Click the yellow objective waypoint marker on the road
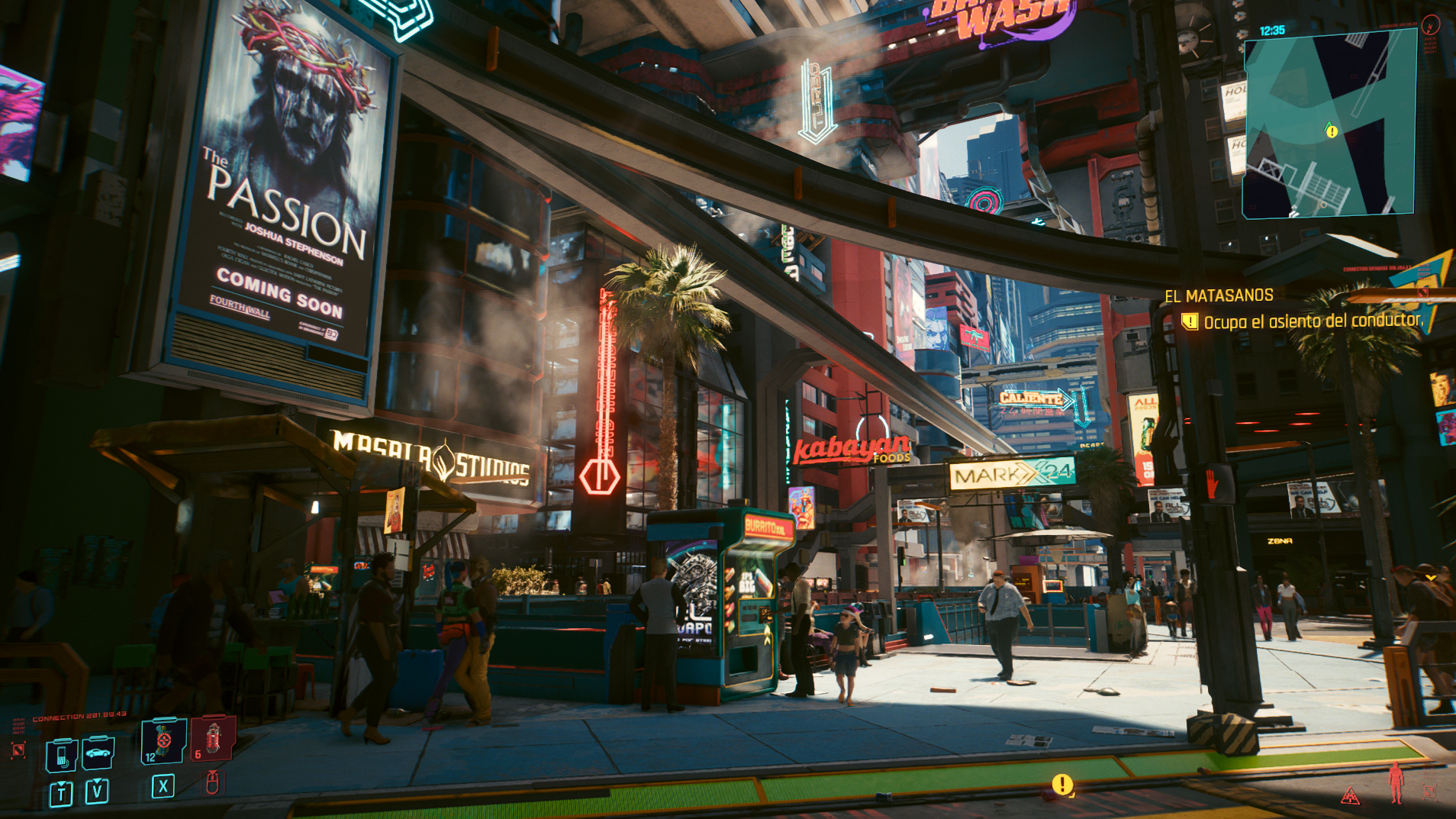The width and height of the screenshot is (1456, 819). [1062, 784]
